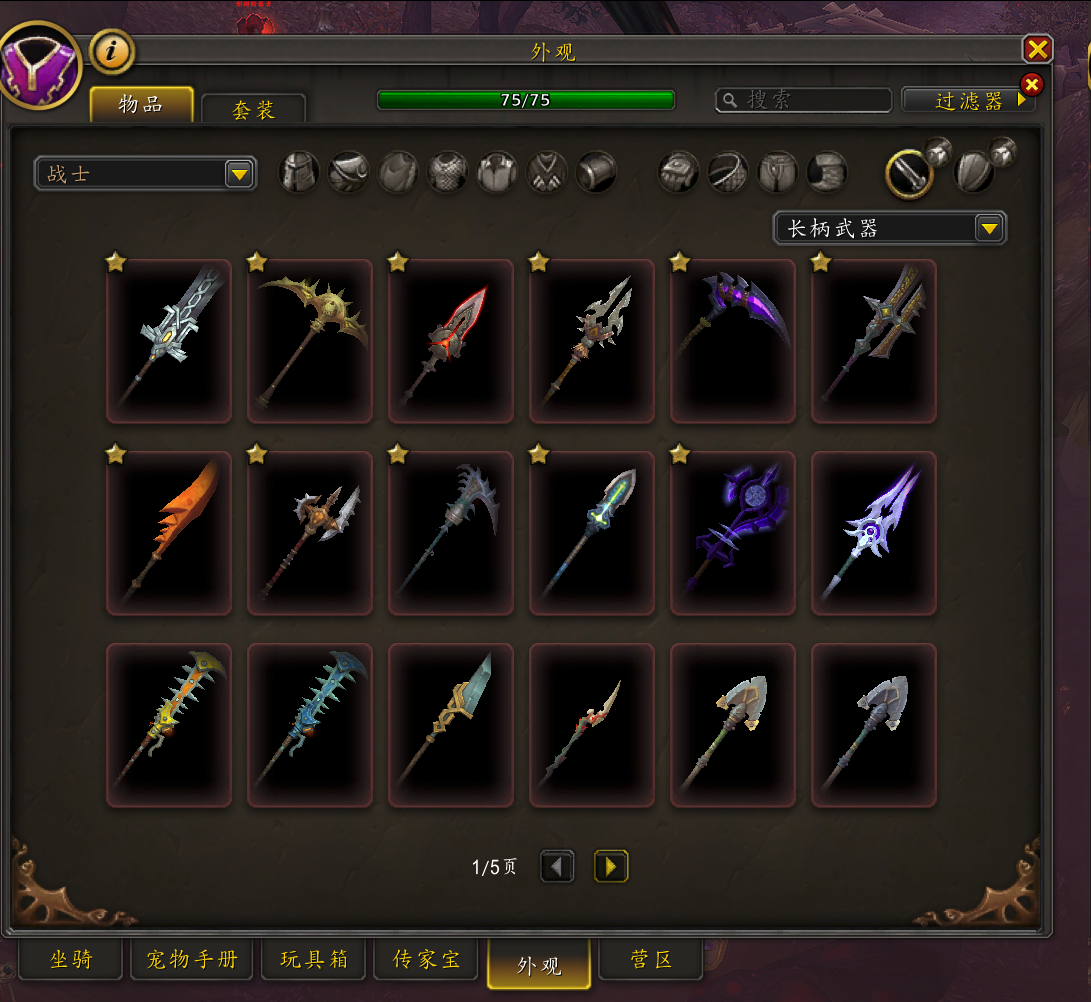This screenshot has height=1002, width=1091.
Task: Click the 搜索 search box
Action: pyautogui.click(x=804, y=100)
